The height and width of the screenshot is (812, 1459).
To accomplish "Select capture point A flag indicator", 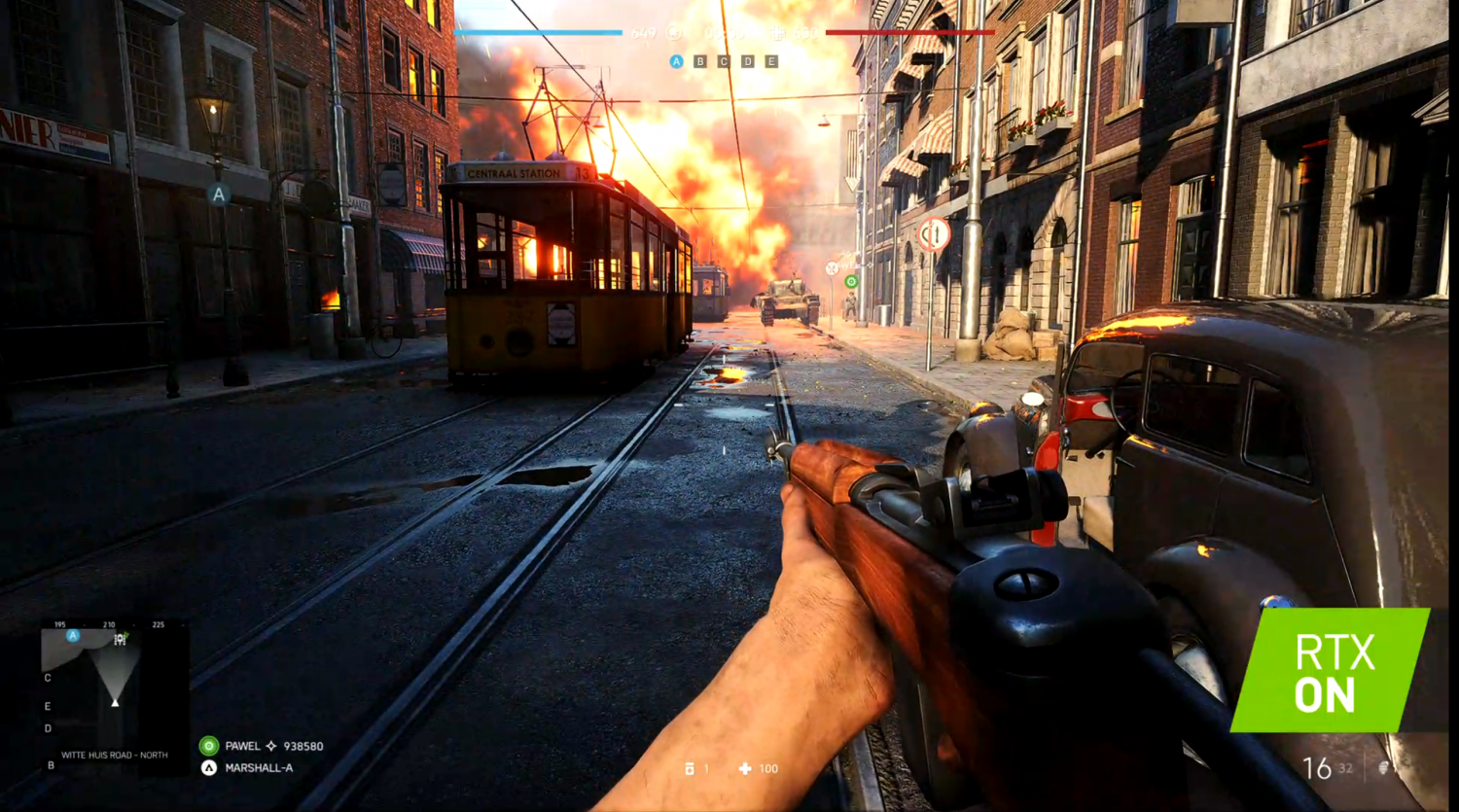I will click(x=676, y=61).
